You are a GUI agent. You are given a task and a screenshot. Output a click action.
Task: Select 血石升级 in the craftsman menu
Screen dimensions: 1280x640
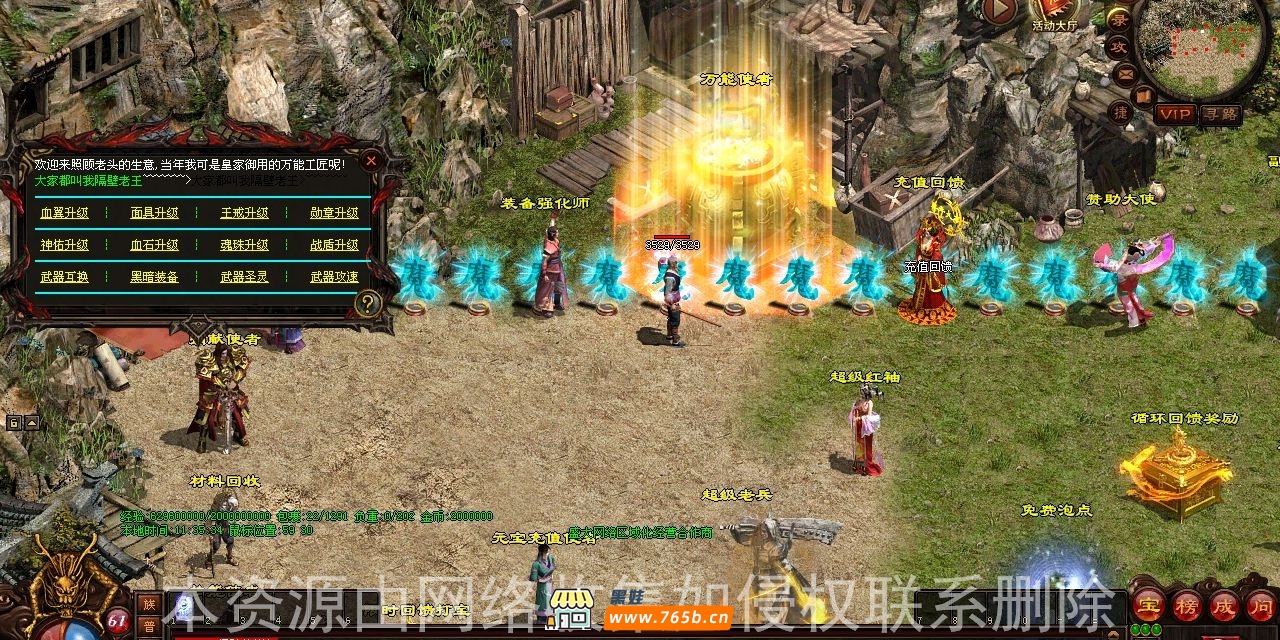point(154,245)
